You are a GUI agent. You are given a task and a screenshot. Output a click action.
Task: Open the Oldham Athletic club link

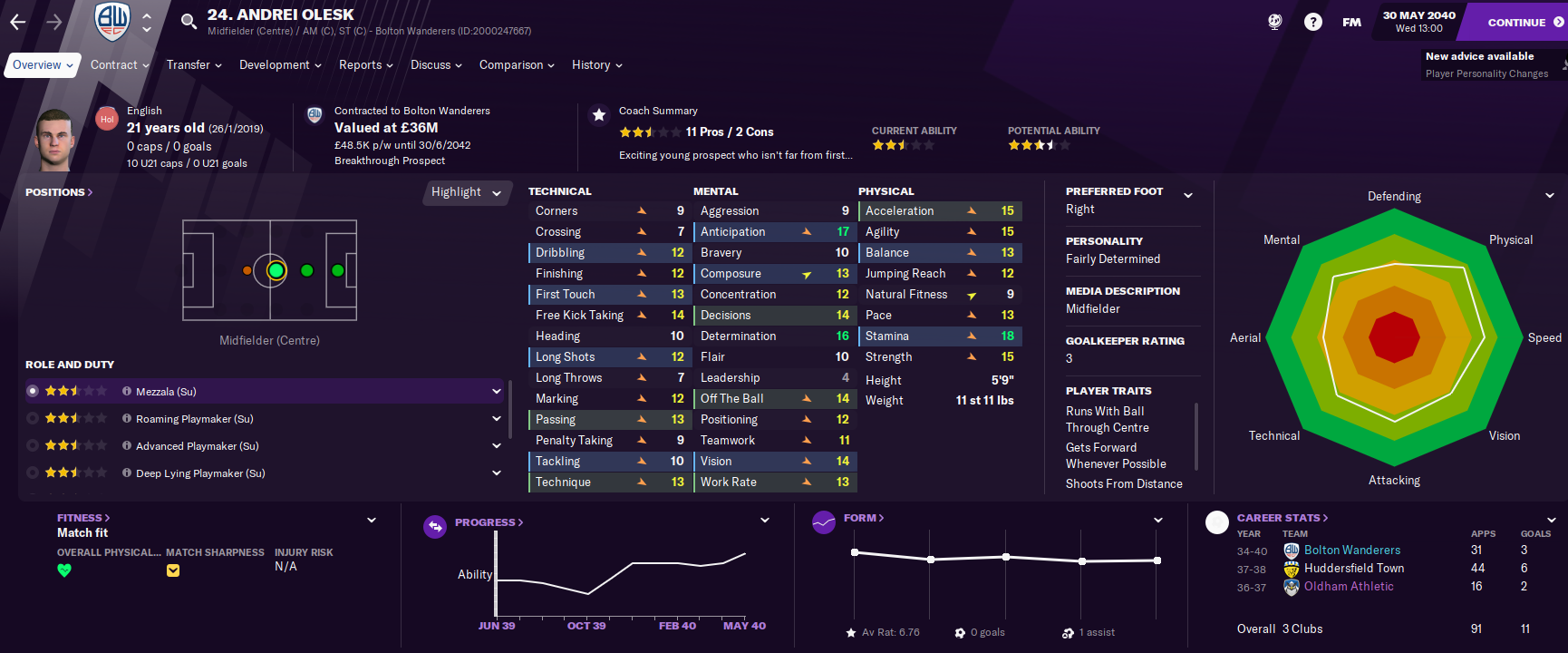tap(1349, 587)
